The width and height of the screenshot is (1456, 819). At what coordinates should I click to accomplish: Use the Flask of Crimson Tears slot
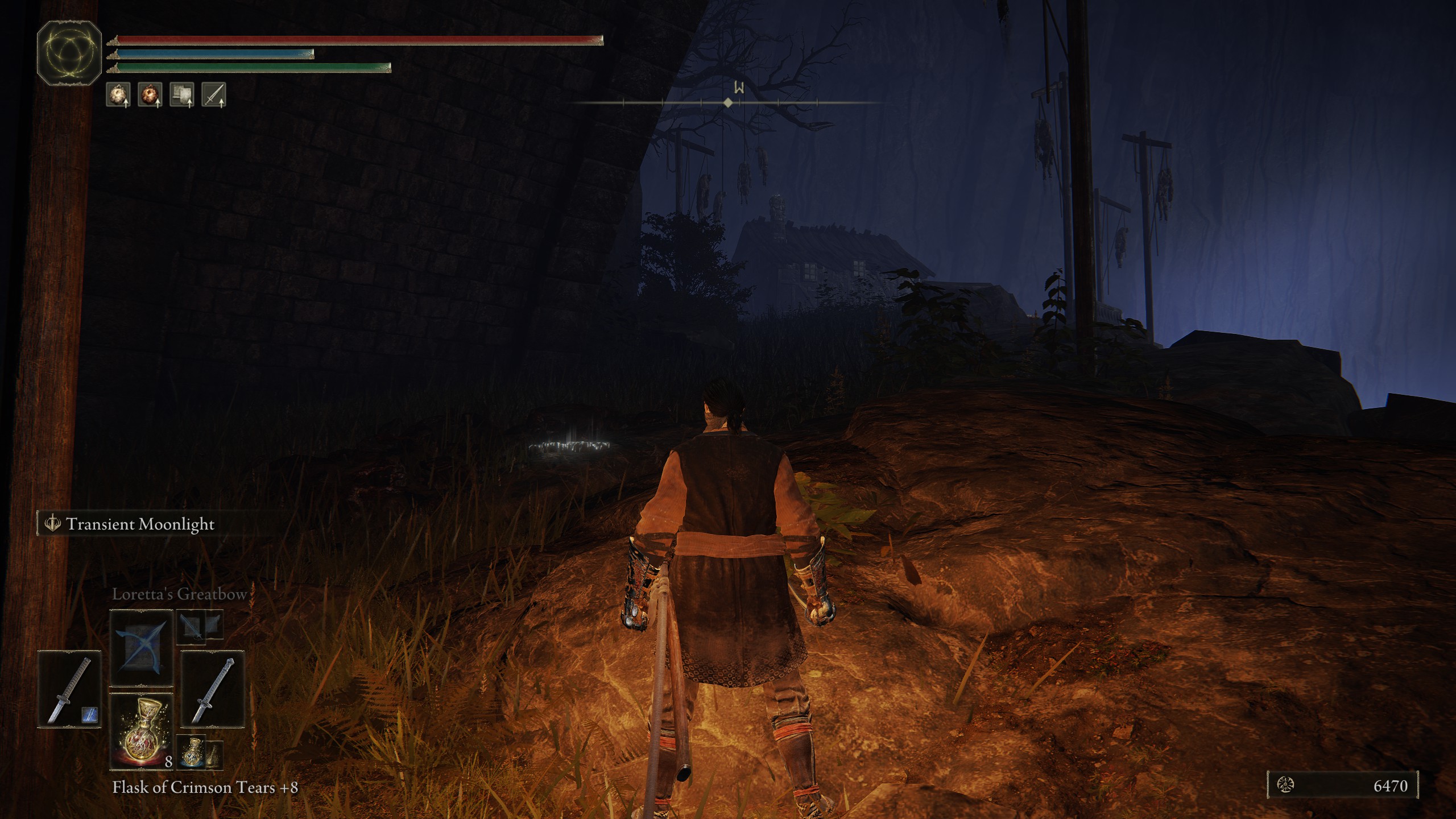pos(141,732)
